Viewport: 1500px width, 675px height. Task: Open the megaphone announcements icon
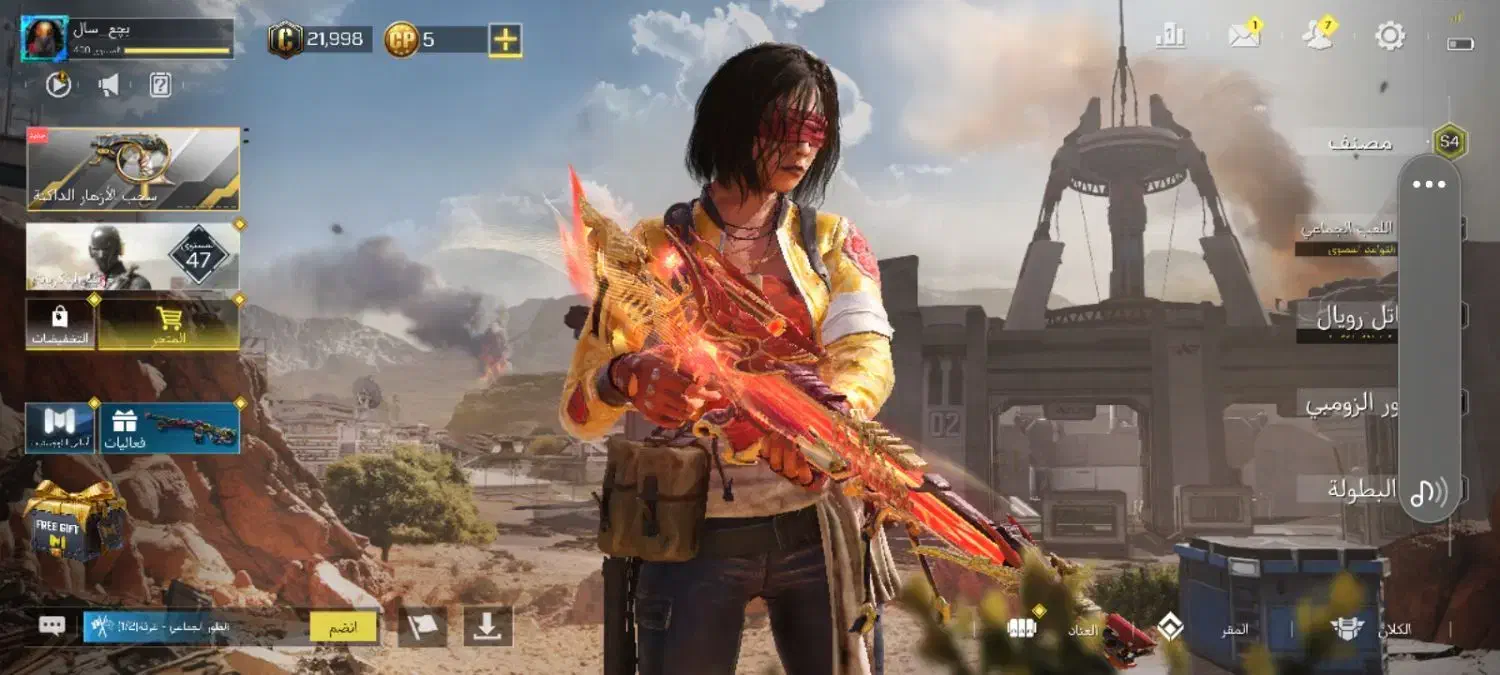[109, 85]
